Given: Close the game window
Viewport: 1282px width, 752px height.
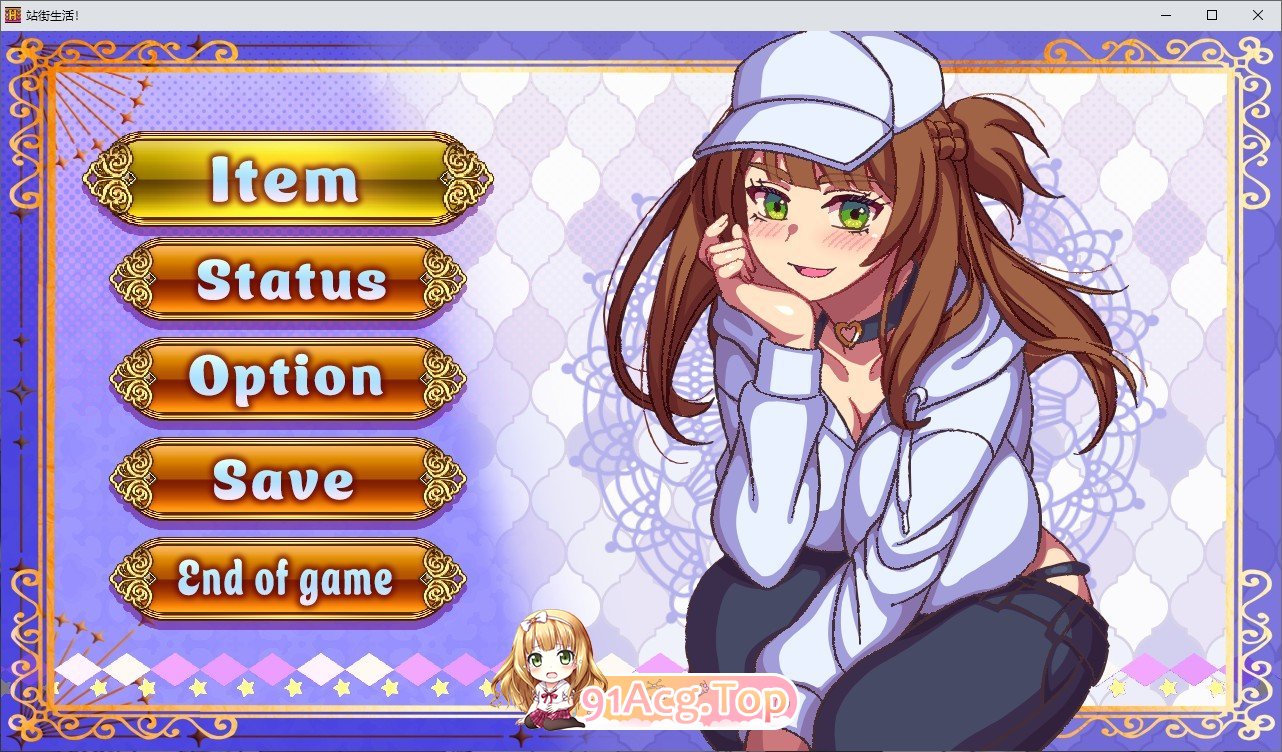Looking at the screenshot, I should [x=1258, y=15].
